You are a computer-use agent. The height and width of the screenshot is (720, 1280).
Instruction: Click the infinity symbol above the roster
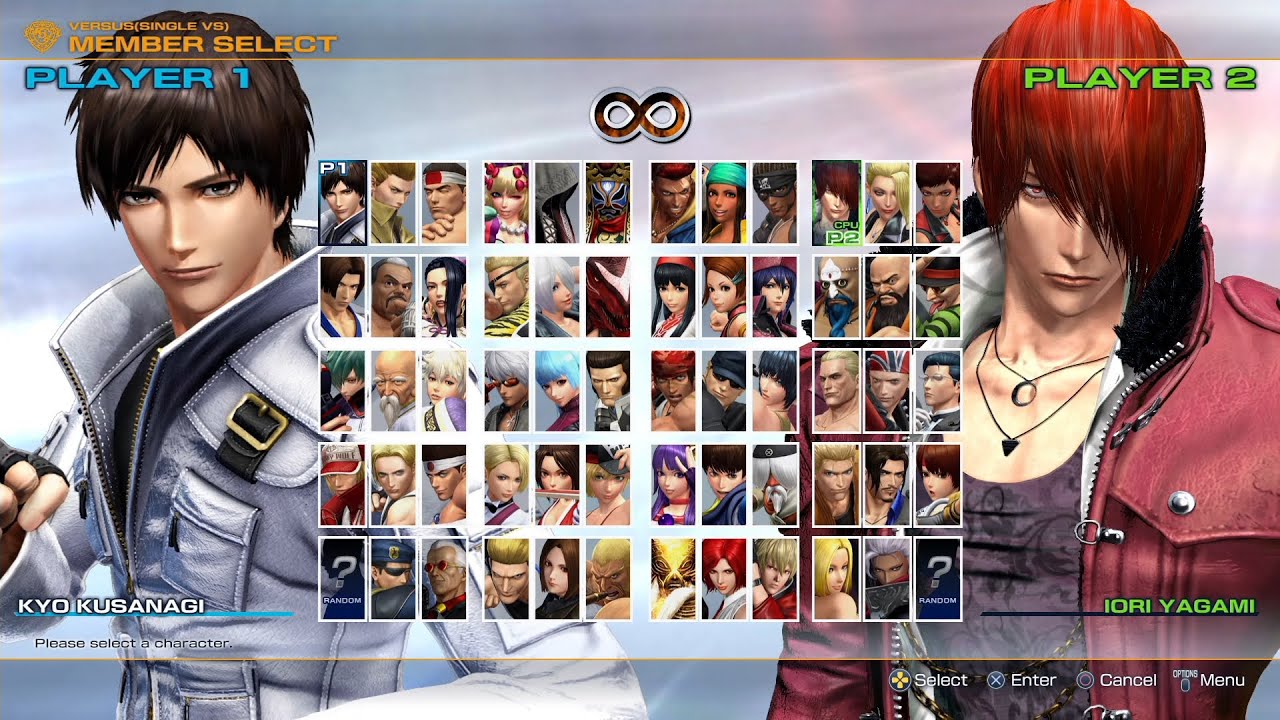click(x=641, y=114)
